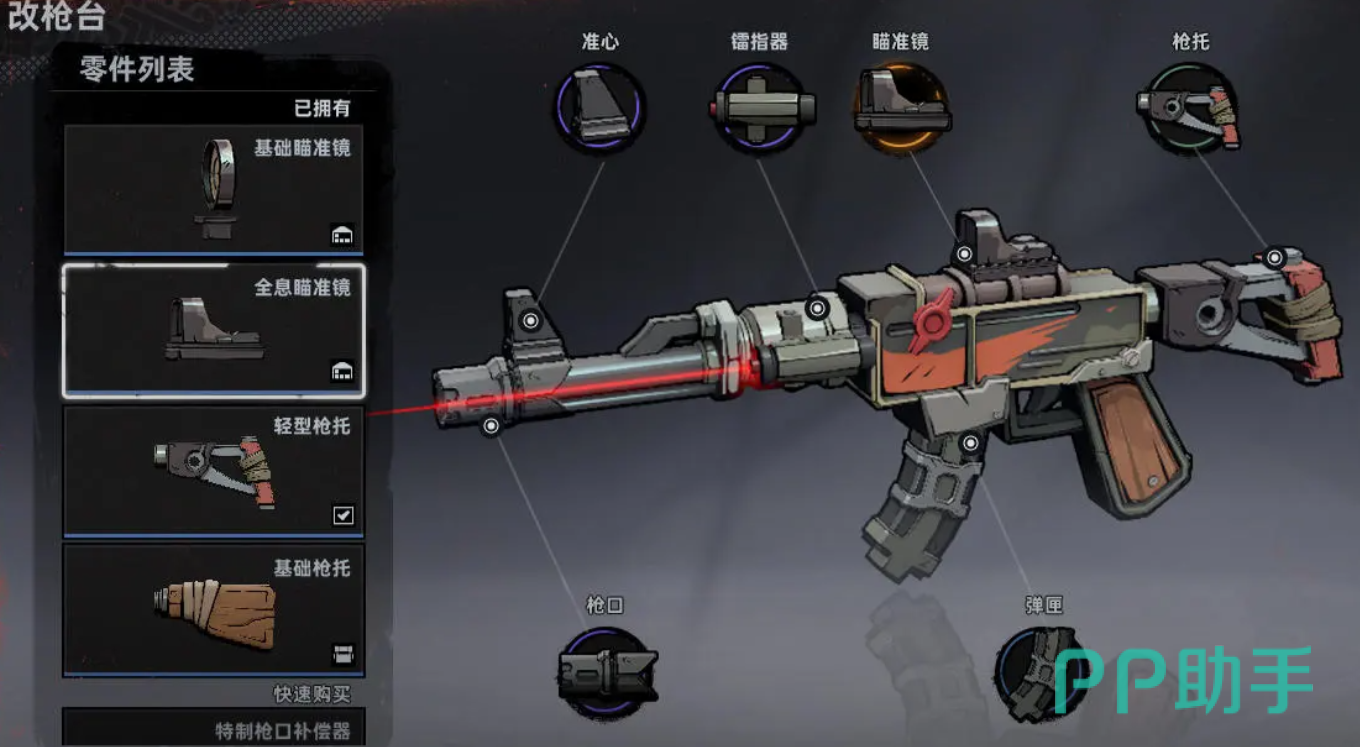Open the 瞄准镜 scope attachment slot
Screen dimensions: 1360x747
click(x=900, y=108)
